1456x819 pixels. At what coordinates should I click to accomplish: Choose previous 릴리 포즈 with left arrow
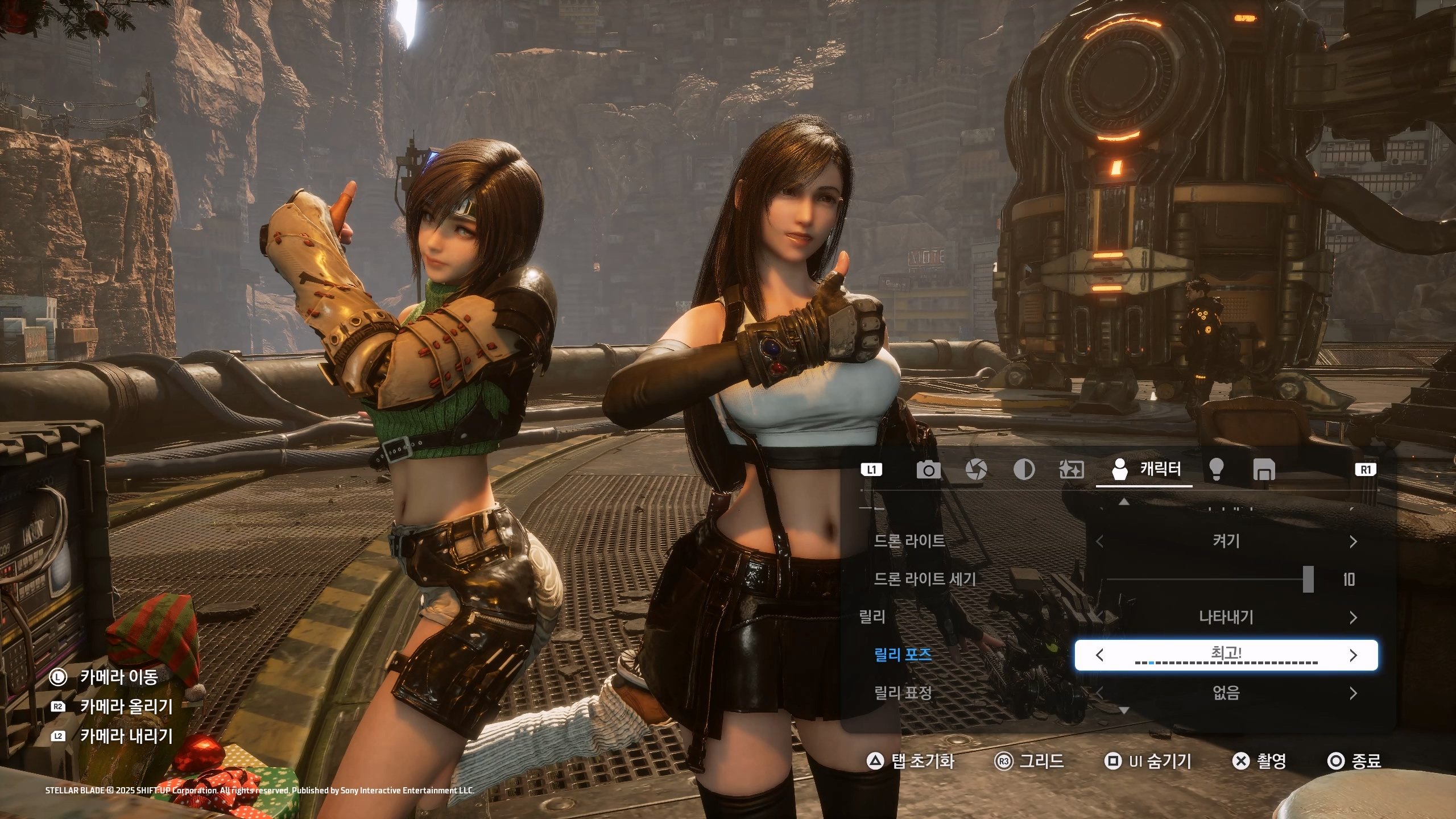tap(1099, 655)
